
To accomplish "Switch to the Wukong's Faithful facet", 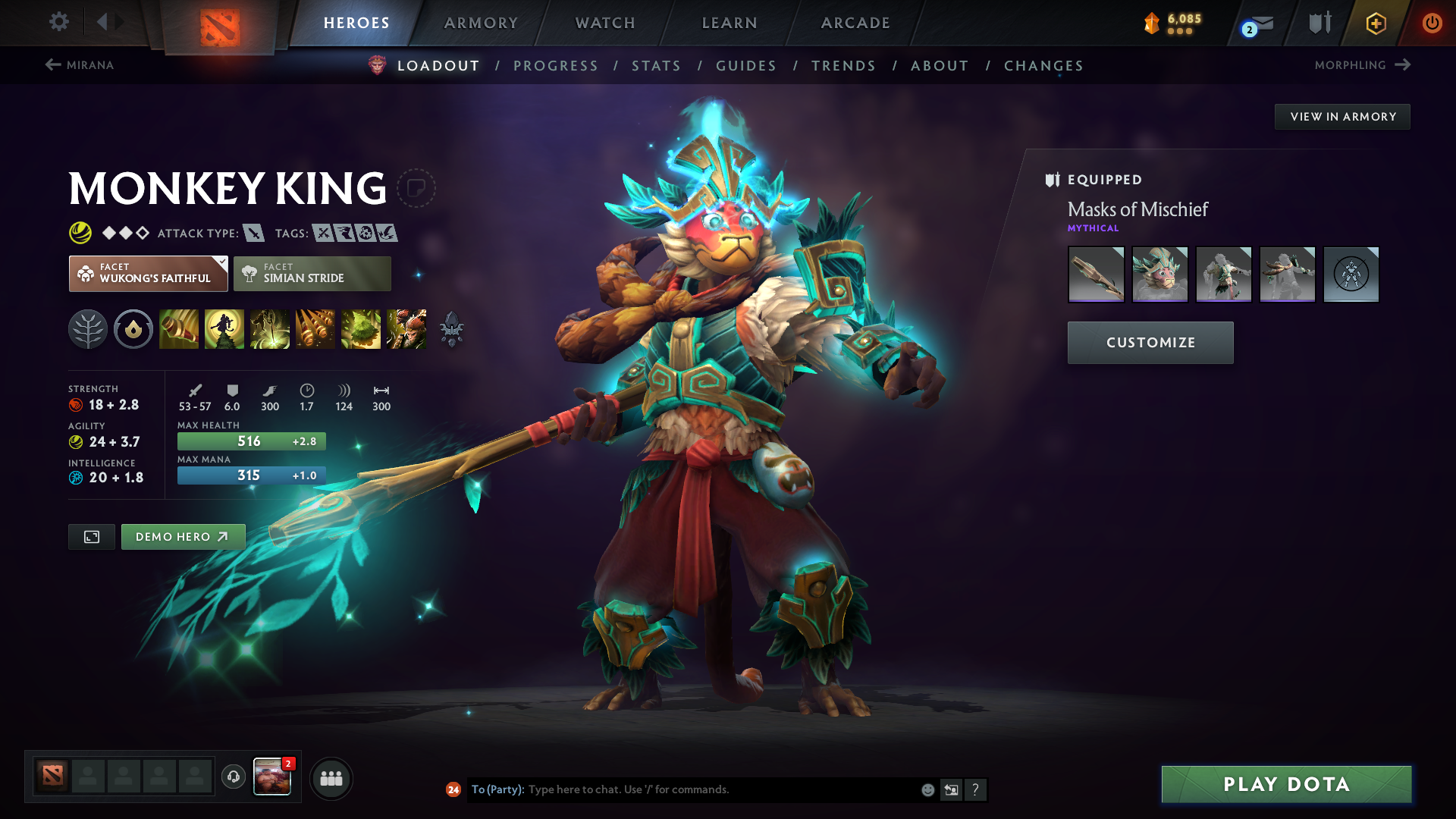I will click(x=148, y=273).
